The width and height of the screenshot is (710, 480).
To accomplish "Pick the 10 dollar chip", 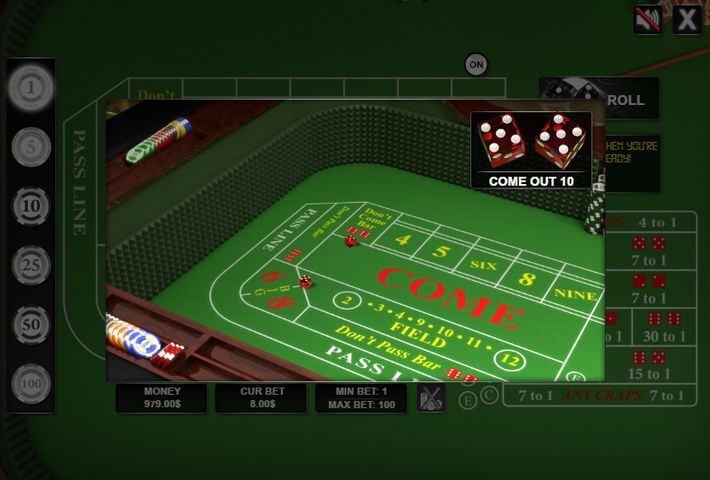I will 31,207.
